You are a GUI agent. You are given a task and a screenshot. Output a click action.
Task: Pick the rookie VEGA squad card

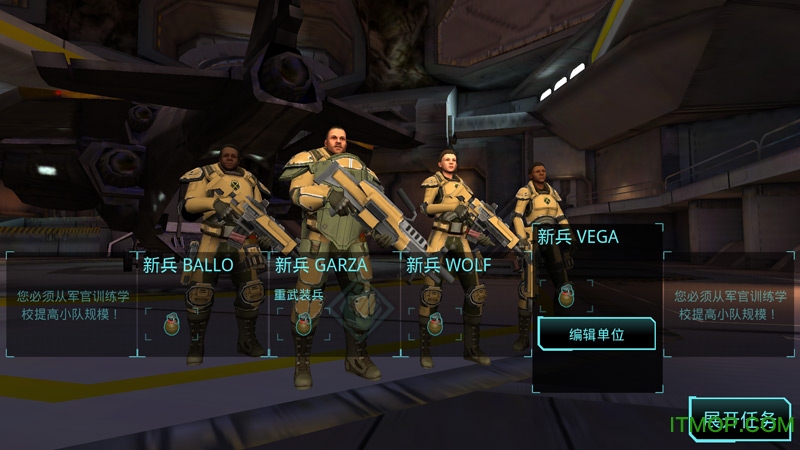(x=578, y=238)
